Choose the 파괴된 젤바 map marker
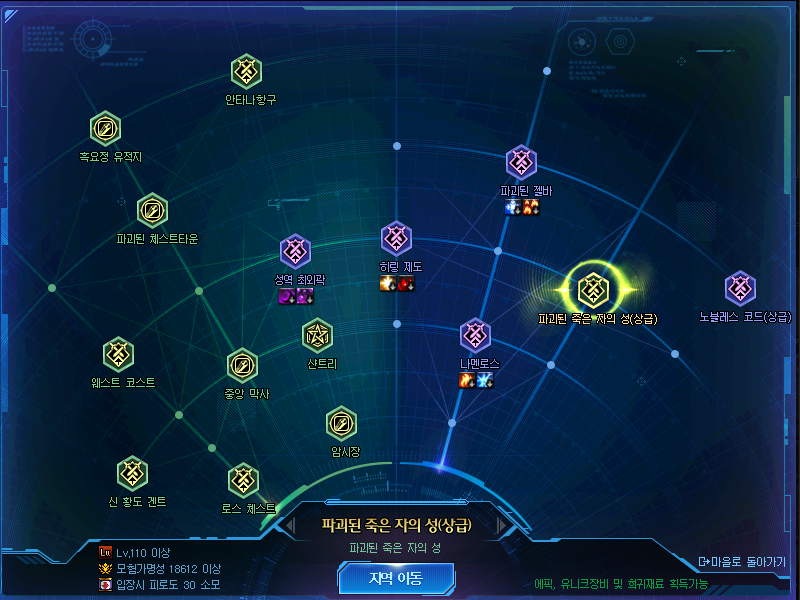 (x=522, y=162)
